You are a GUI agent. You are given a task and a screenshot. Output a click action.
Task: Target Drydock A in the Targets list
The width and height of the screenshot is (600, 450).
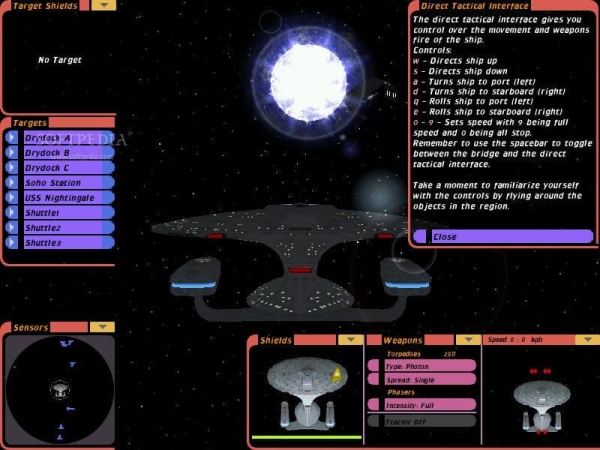pos(60,138)
